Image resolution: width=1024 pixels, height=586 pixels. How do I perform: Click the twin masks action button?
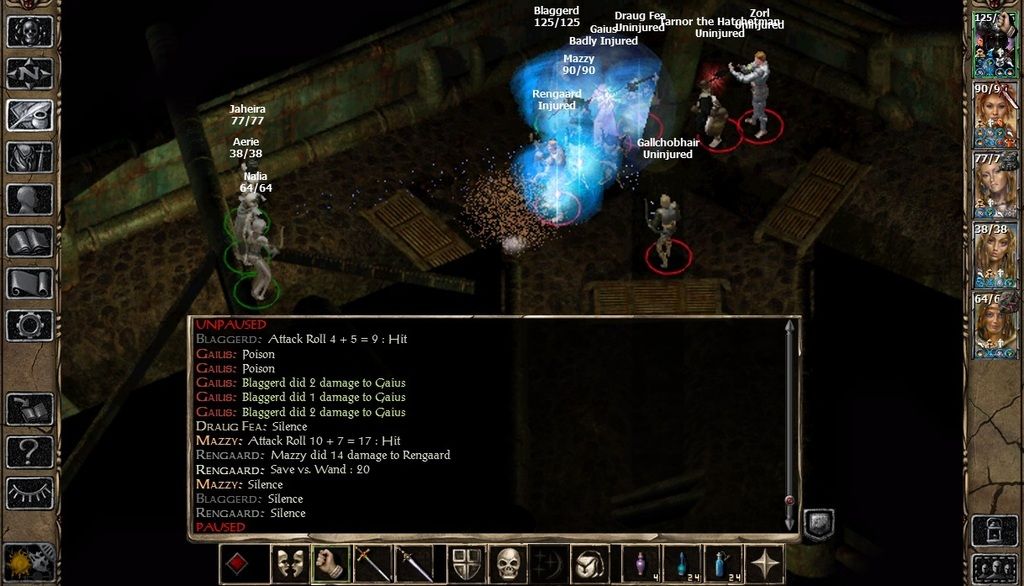click(291, 565)
